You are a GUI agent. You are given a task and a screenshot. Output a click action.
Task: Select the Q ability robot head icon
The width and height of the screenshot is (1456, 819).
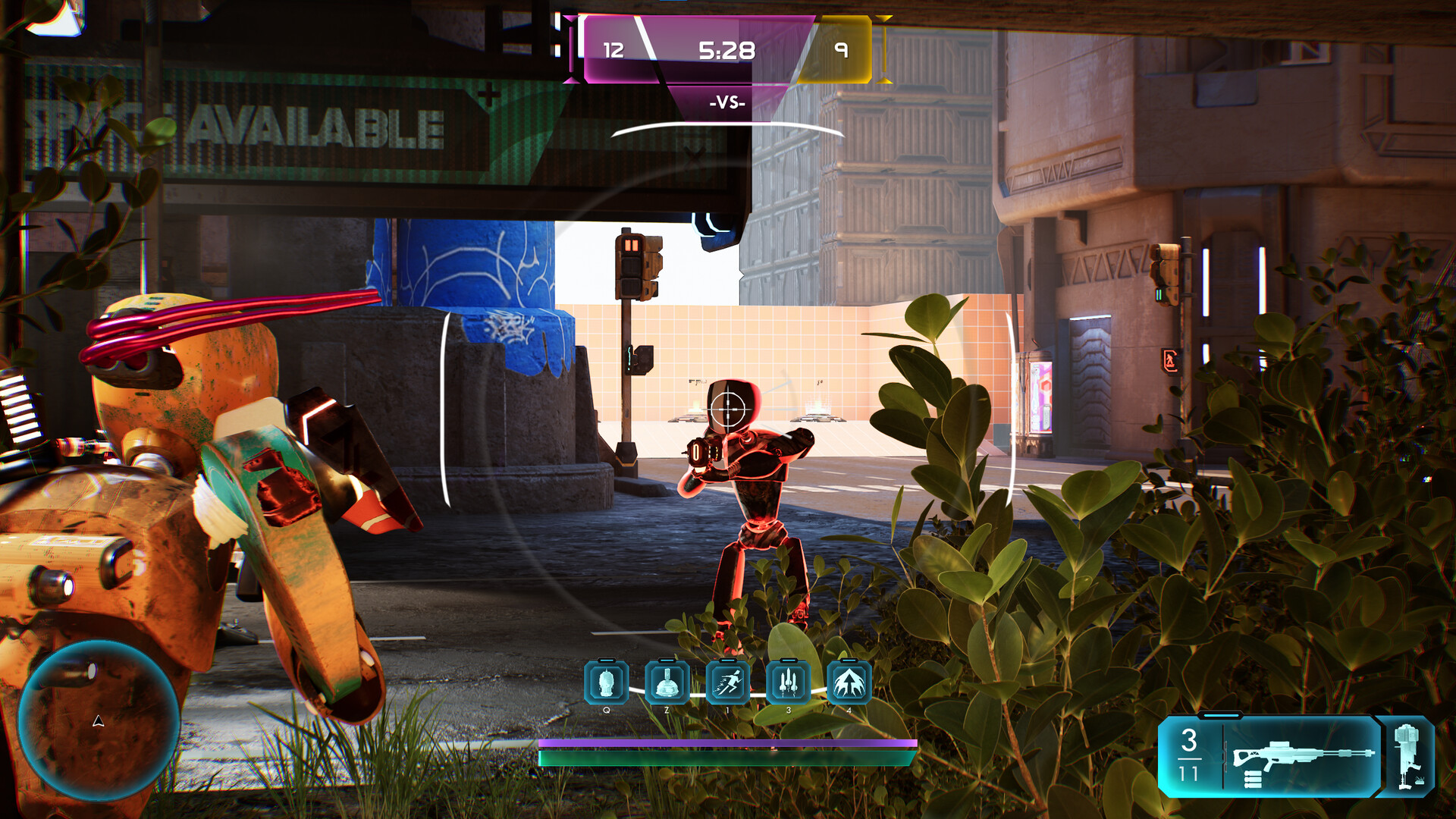pos(605,682)
